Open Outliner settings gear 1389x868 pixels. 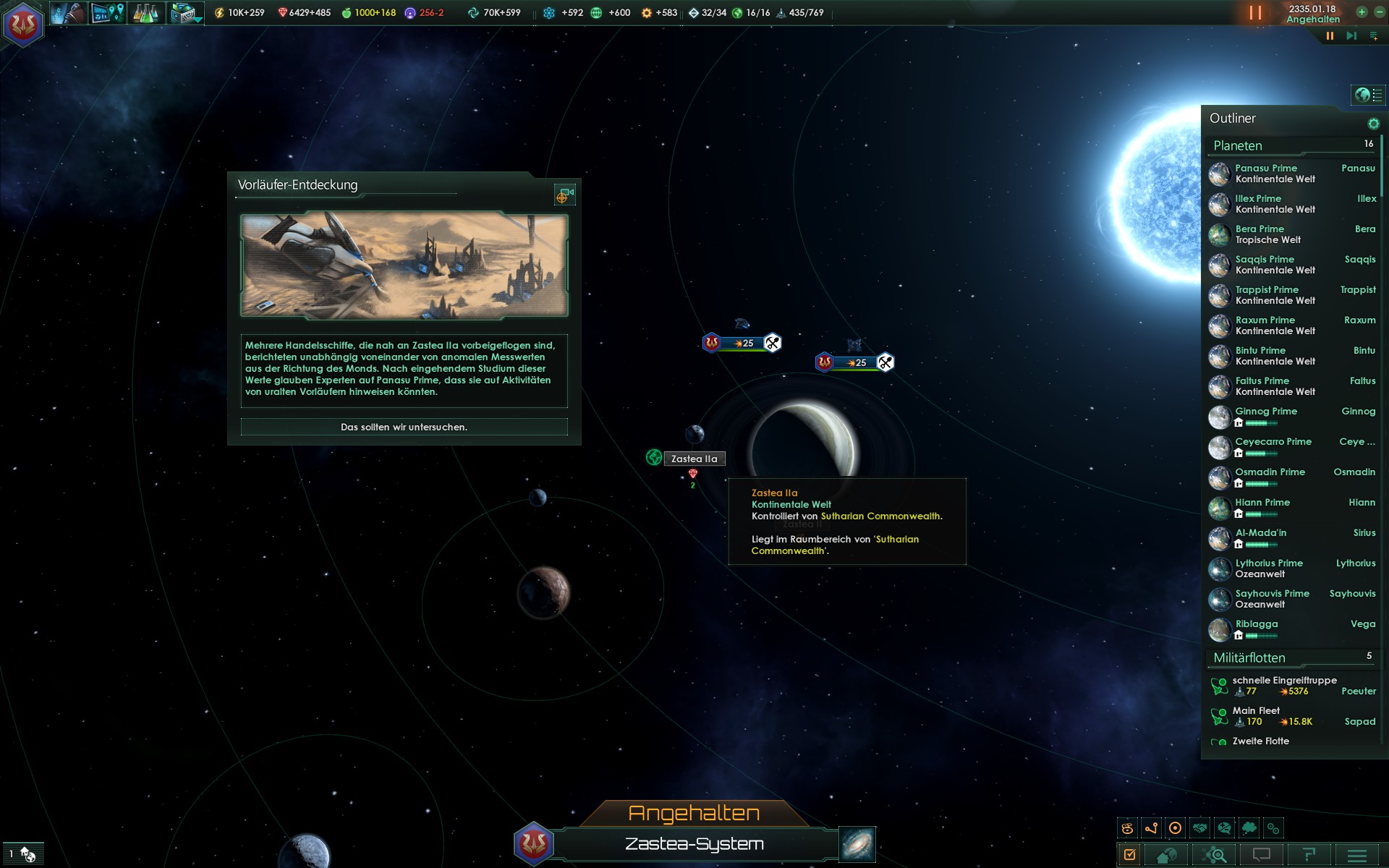[1373, 124]
